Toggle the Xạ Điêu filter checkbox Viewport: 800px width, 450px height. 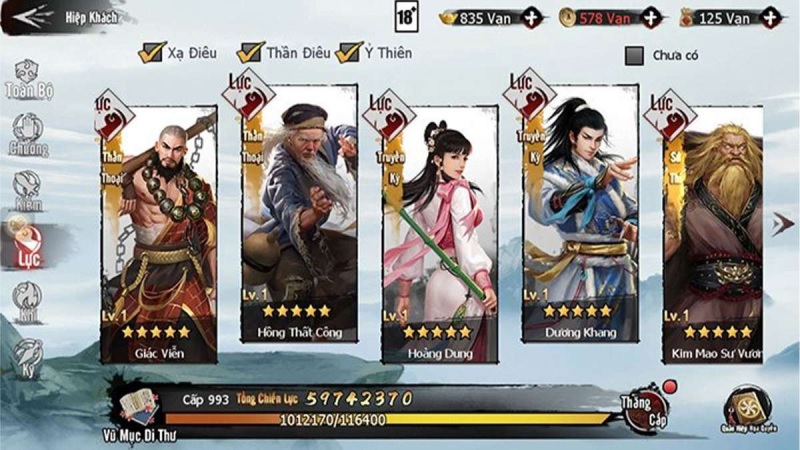[x=153, y=52]
